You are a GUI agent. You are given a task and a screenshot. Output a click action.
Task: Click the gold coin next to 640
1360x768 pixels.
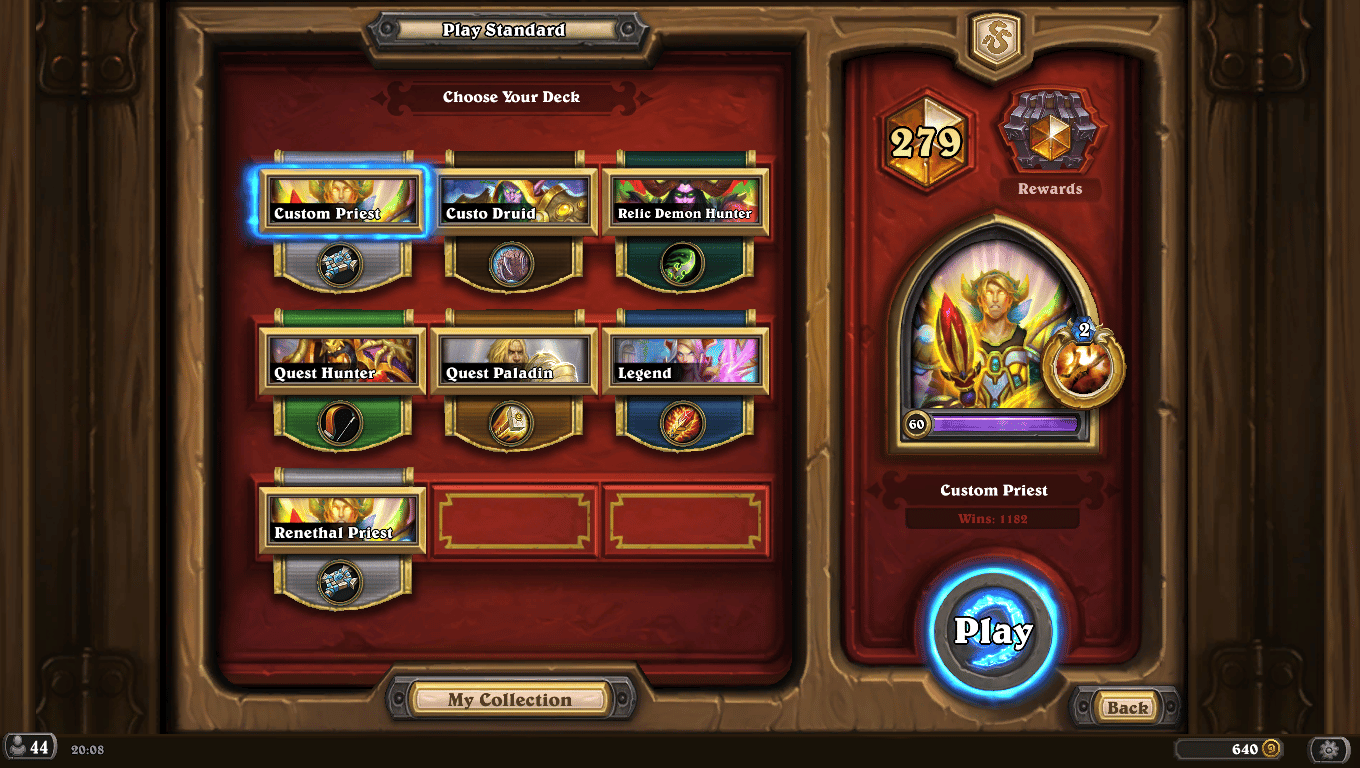coord(1272,748)
